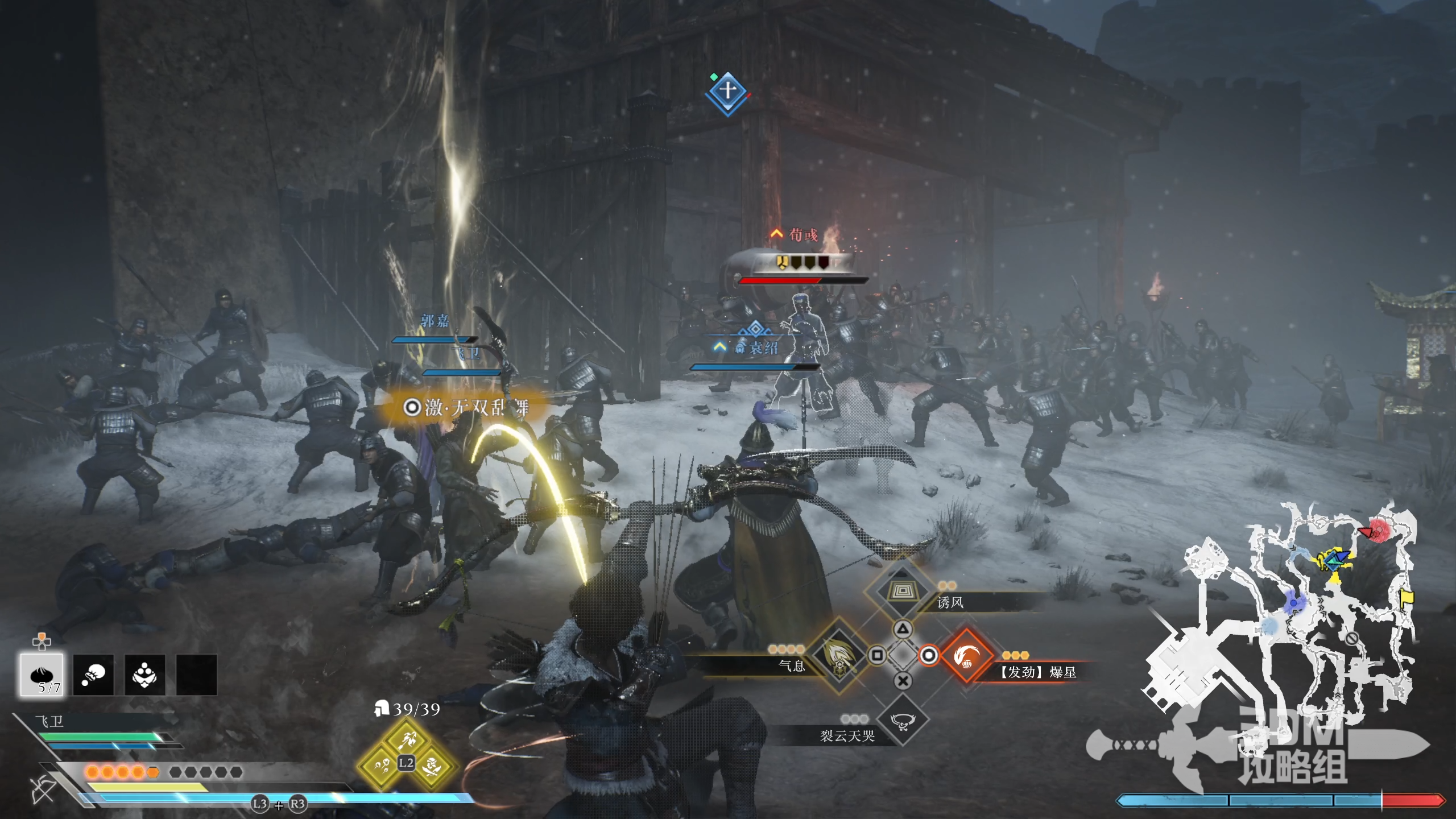
Task: Trigger the 【发劲】爆星 skill icon
Action: coord(966,656)
